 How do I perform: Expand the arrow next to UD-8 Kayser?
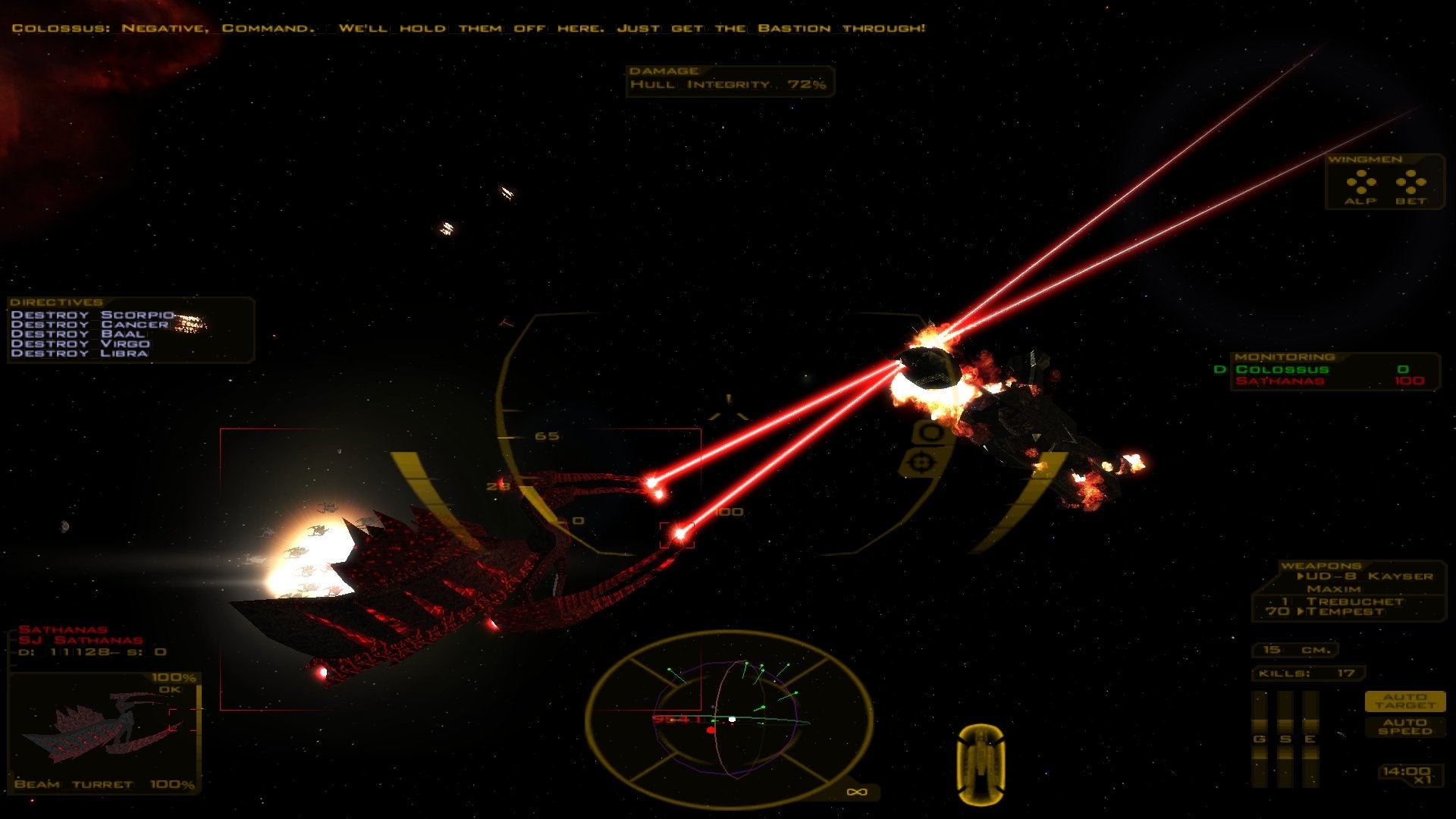(x=1301, y=576)
